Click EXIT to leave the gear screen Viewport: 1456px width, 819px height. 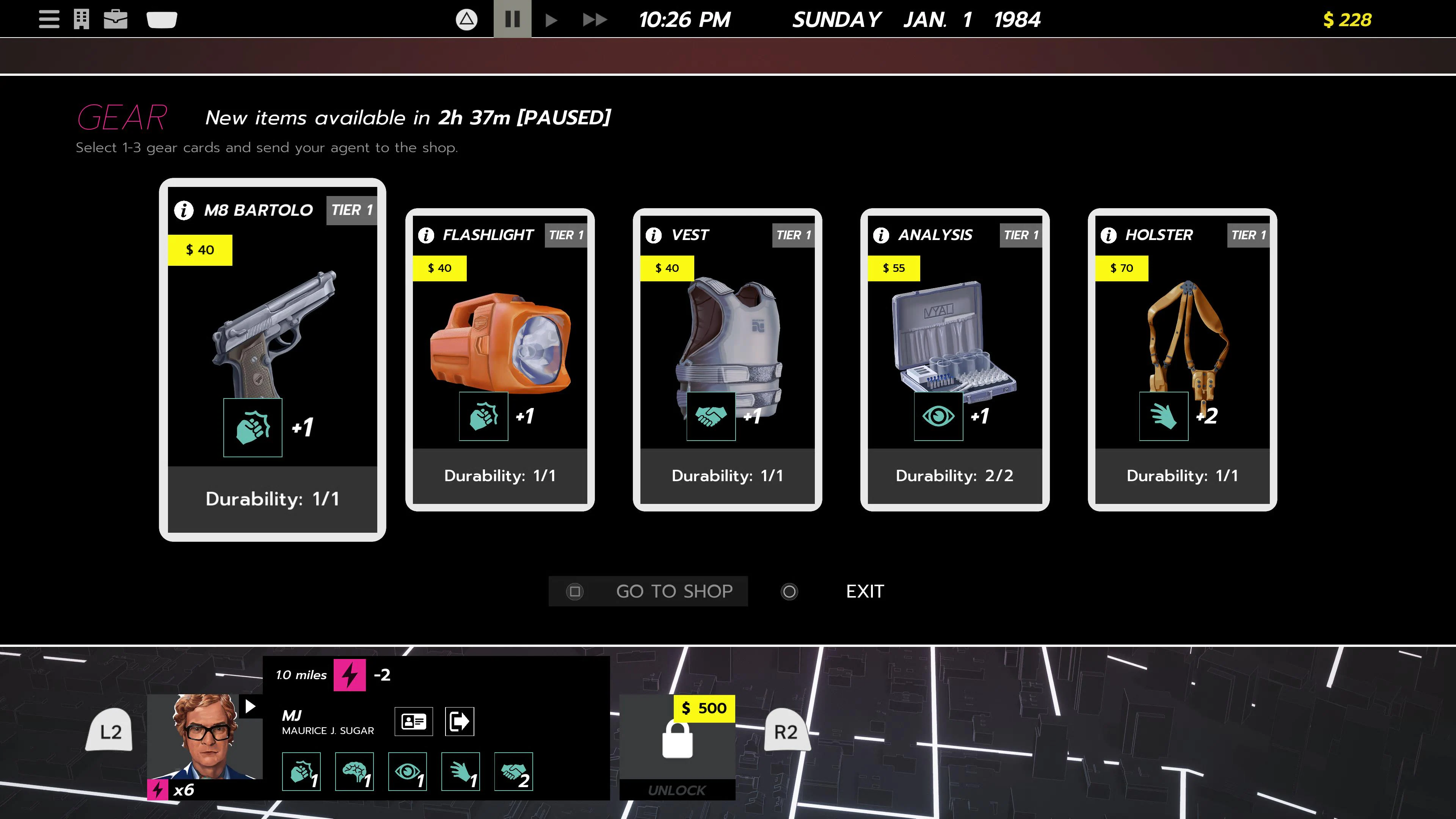click(864, 591)
